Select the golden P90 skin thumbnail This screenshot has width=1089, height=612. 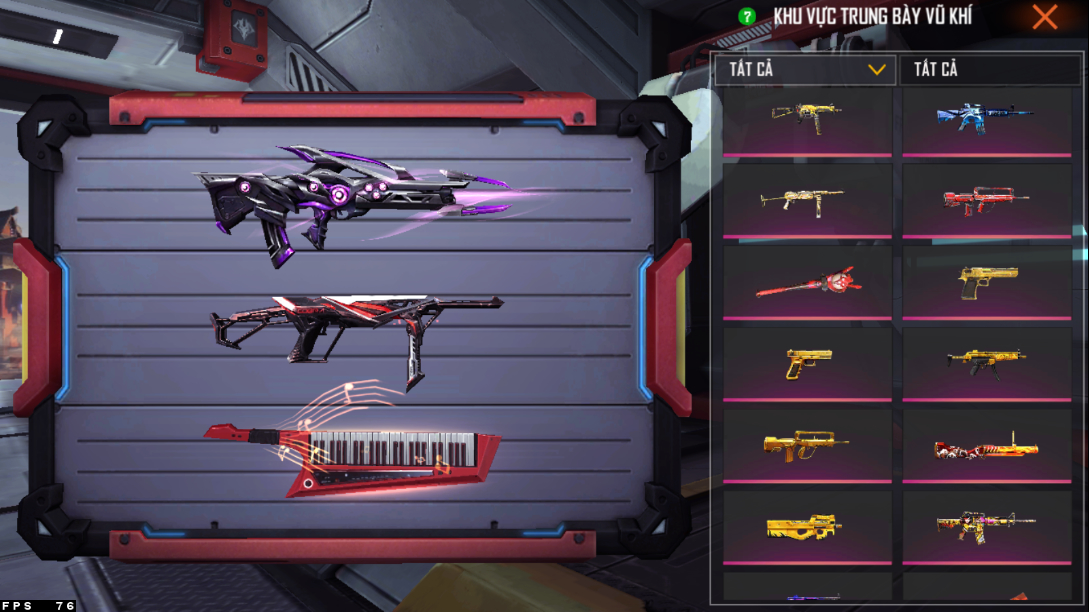click(x=806, y=527)
